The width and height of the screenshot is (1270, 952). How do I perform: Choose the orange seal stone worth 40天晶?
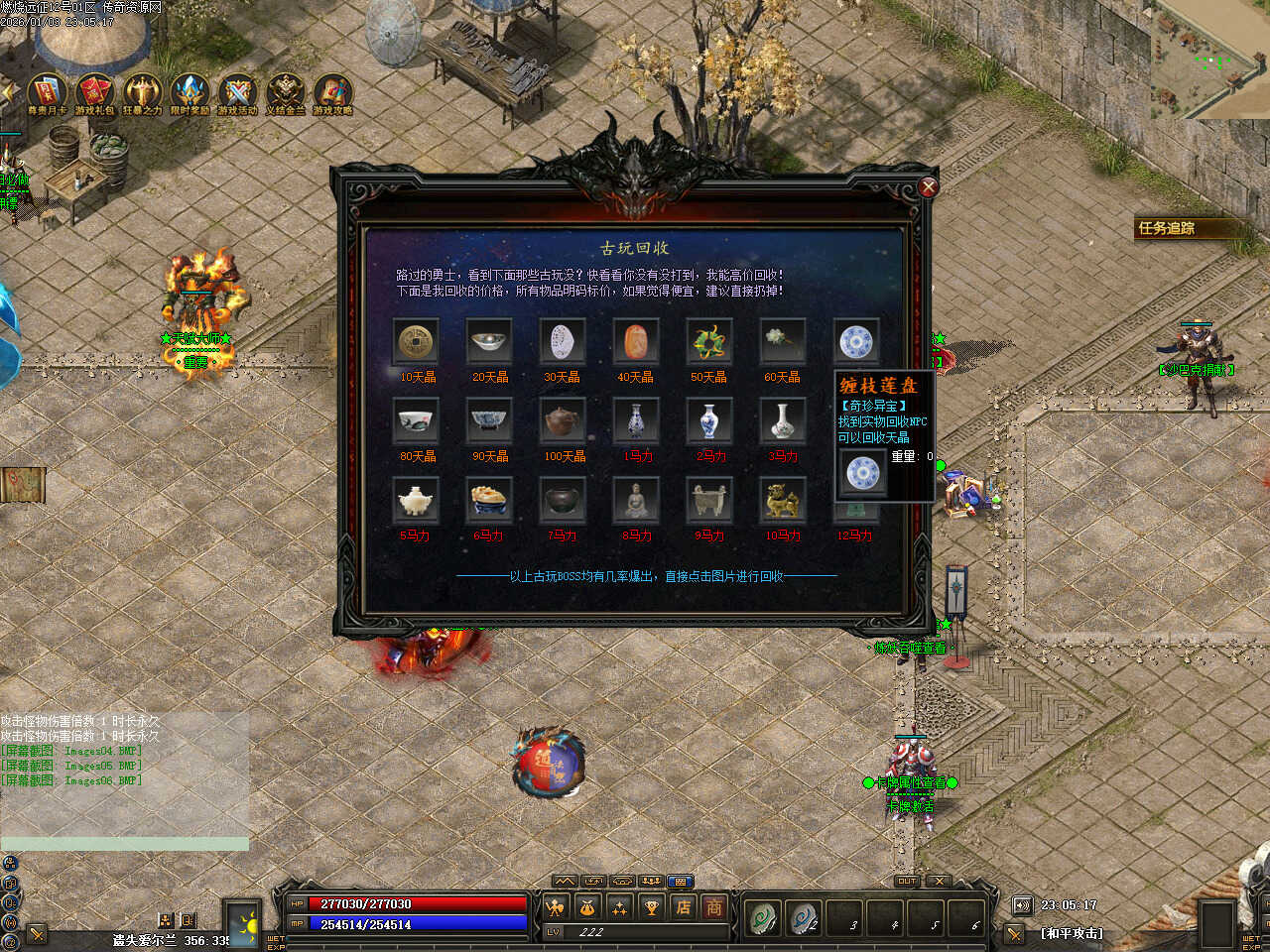[636, 342]
